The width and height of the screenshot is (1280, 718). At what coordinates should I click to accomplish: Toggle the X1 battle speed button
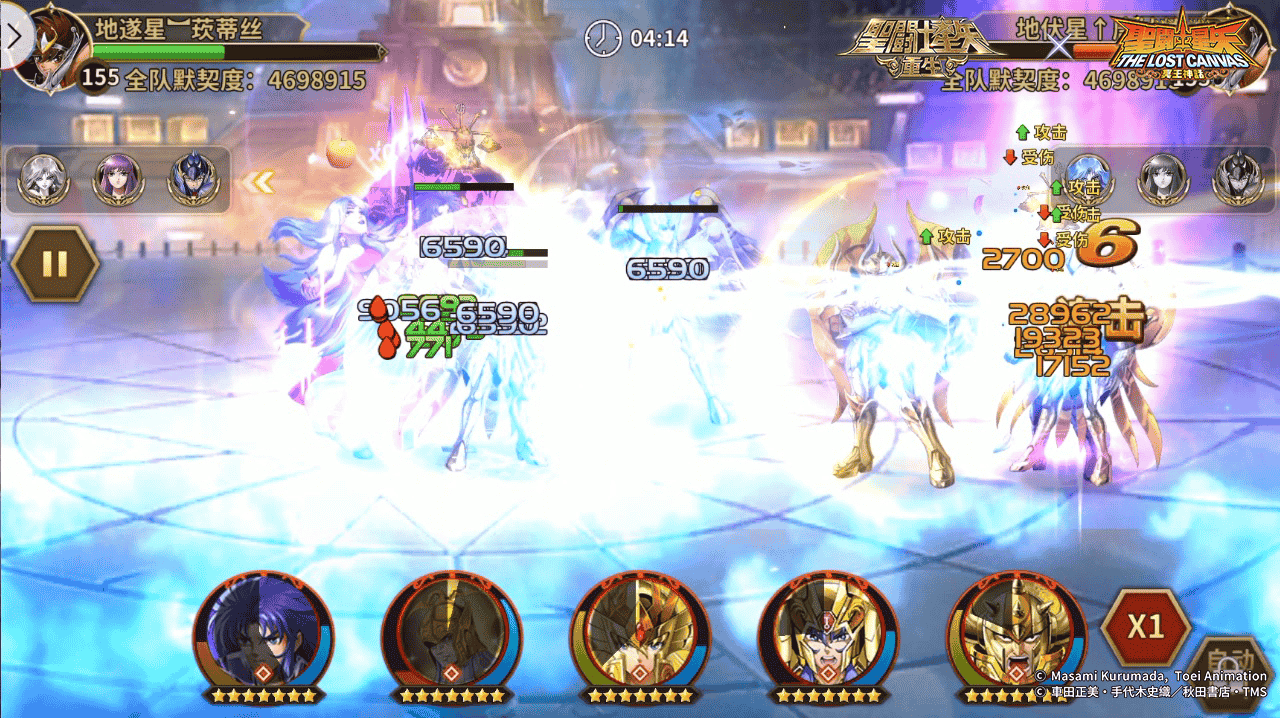(1145, 627)
